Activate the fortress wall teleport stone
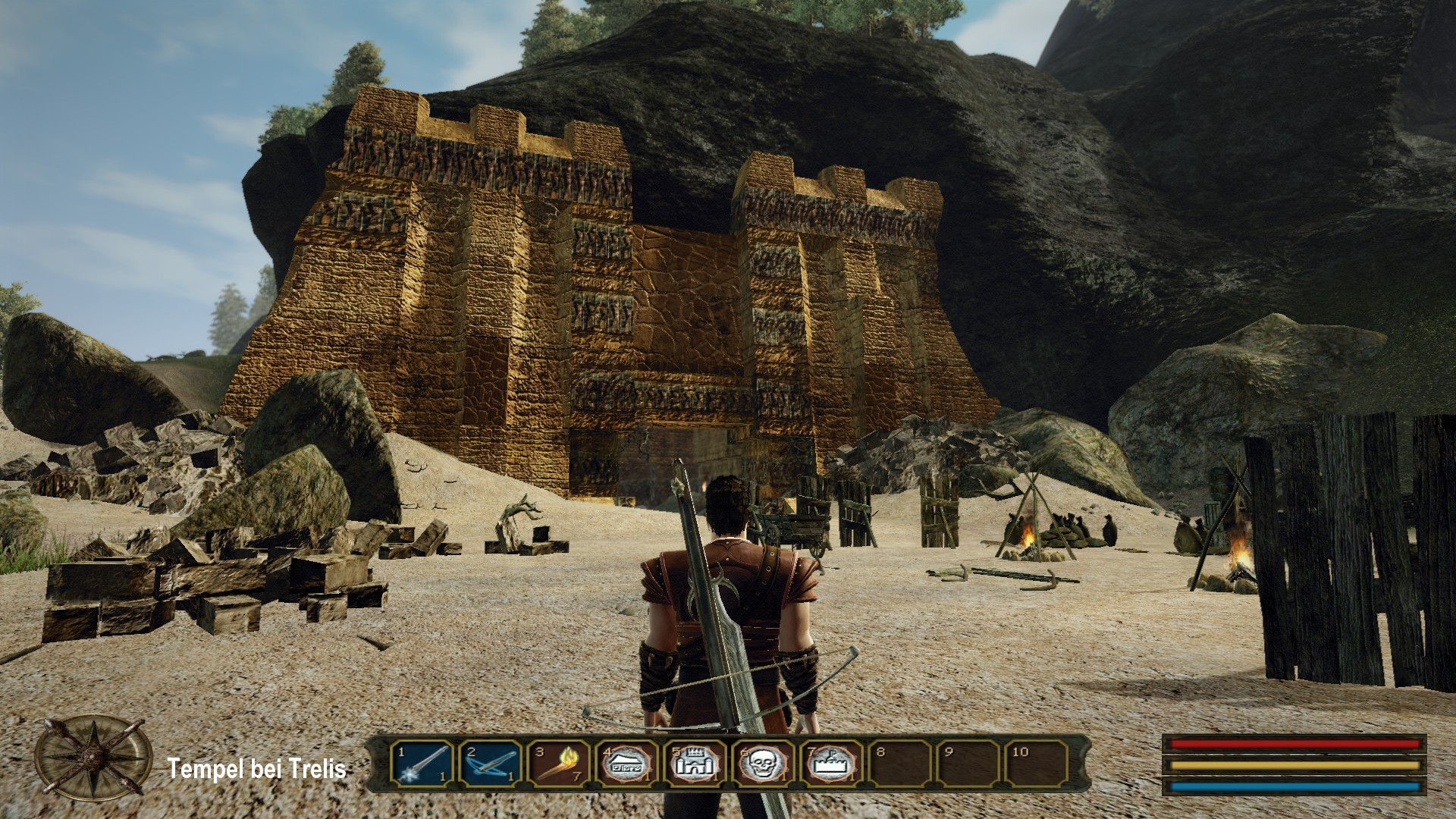Image resolution: width=1456 pixels, height=819 pixels. pos(831,764)
